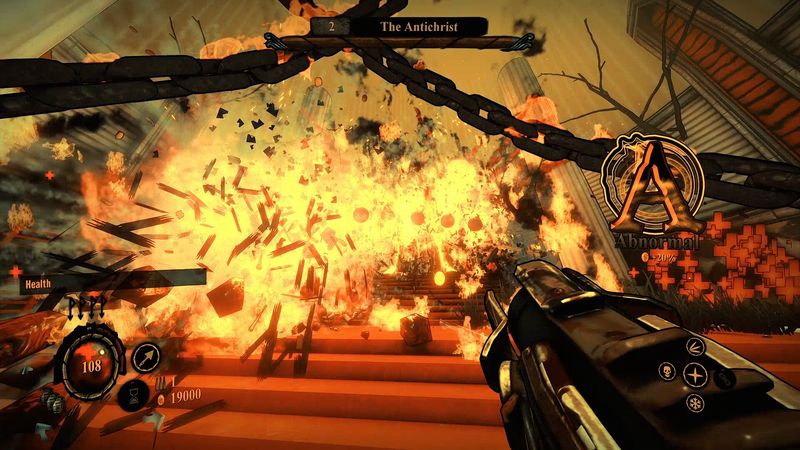Click the arrow compass icon
This screenshot has height=450, width=800.
coord(147,357)
